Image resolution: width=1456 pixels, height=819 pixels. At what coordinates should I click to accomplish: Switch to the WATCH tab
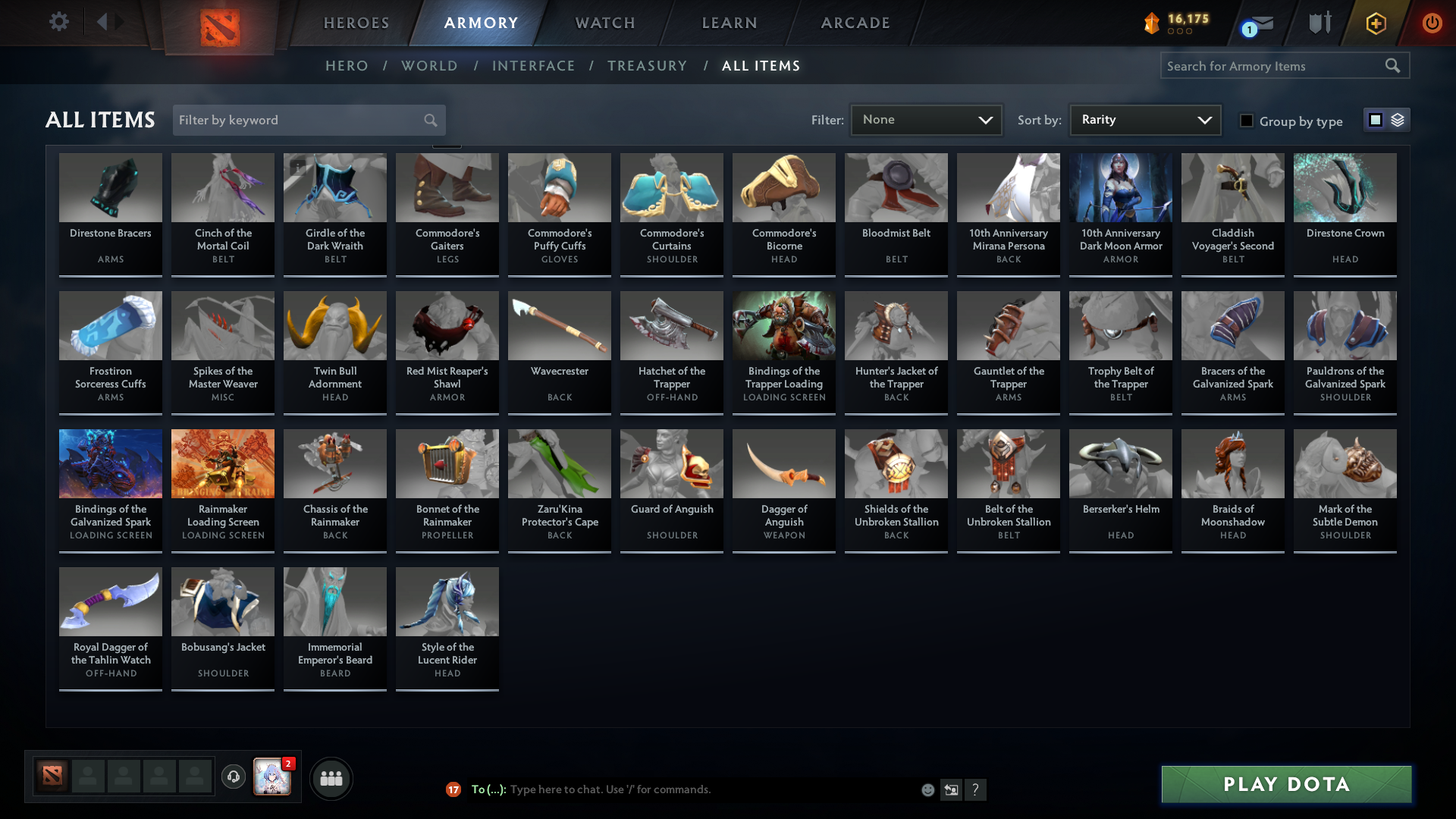[x=604, y=23]
